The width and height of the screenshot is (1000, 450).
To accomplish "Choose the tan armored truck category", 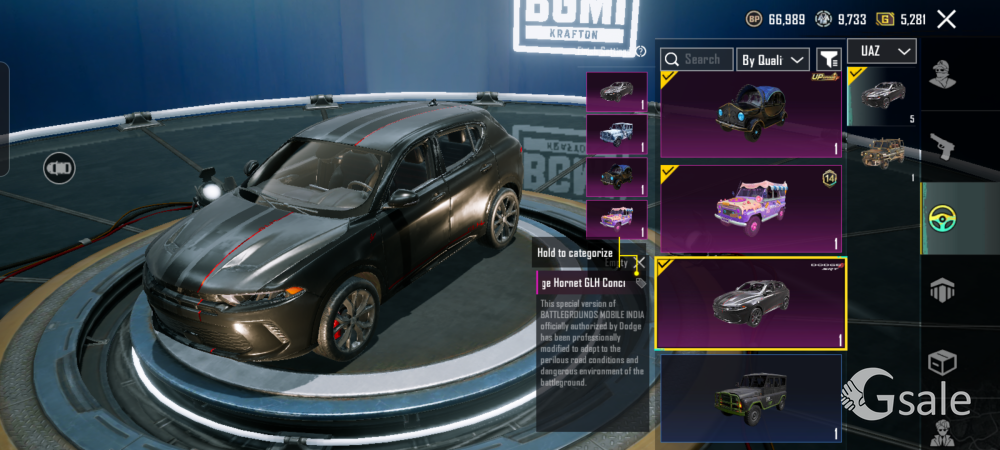I will click(x=882, y=155).
